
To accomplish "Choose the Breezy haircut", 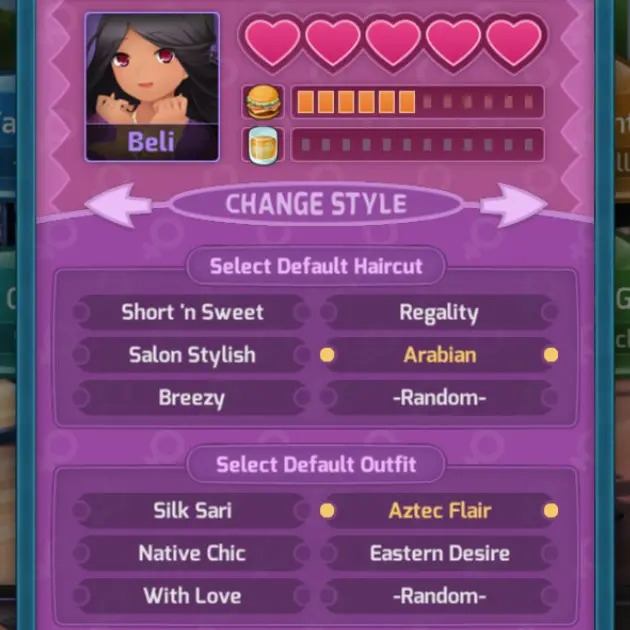I will (192, 398).
